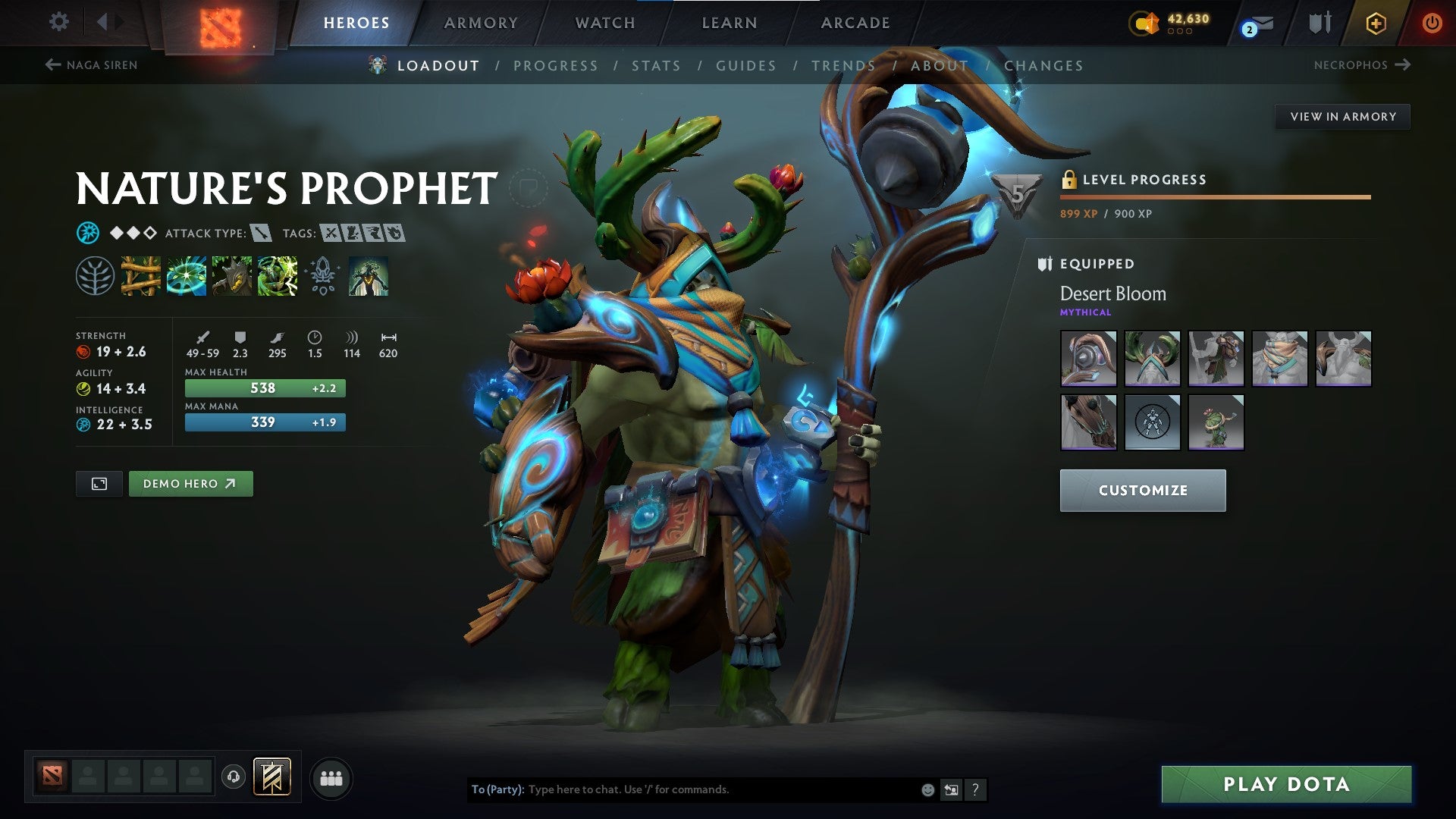Click View in Armory

[x=1342, y=116]
